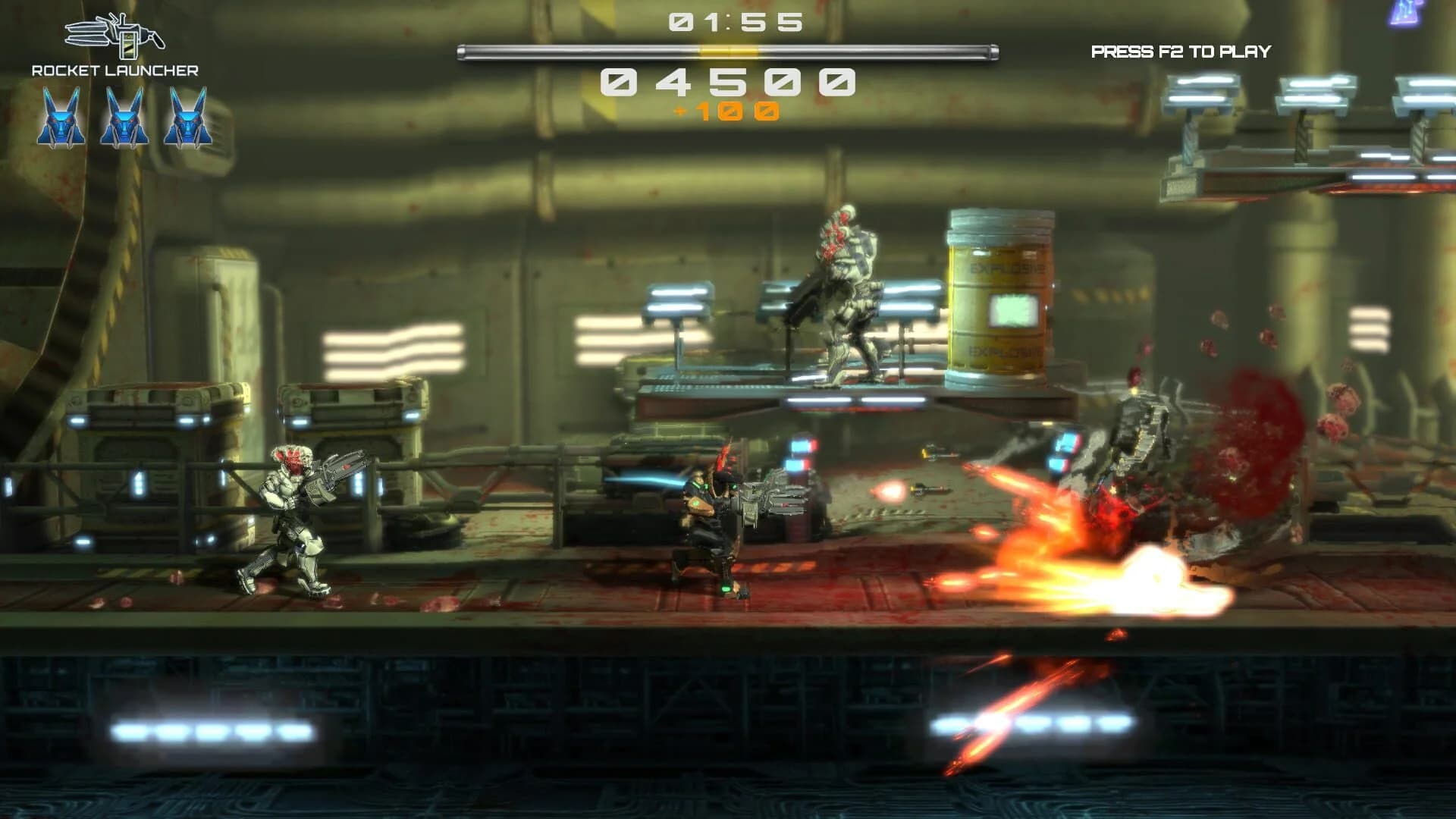Toggle the +100 score bonus indicator
Screen dimensions: 1456x819
728,110
